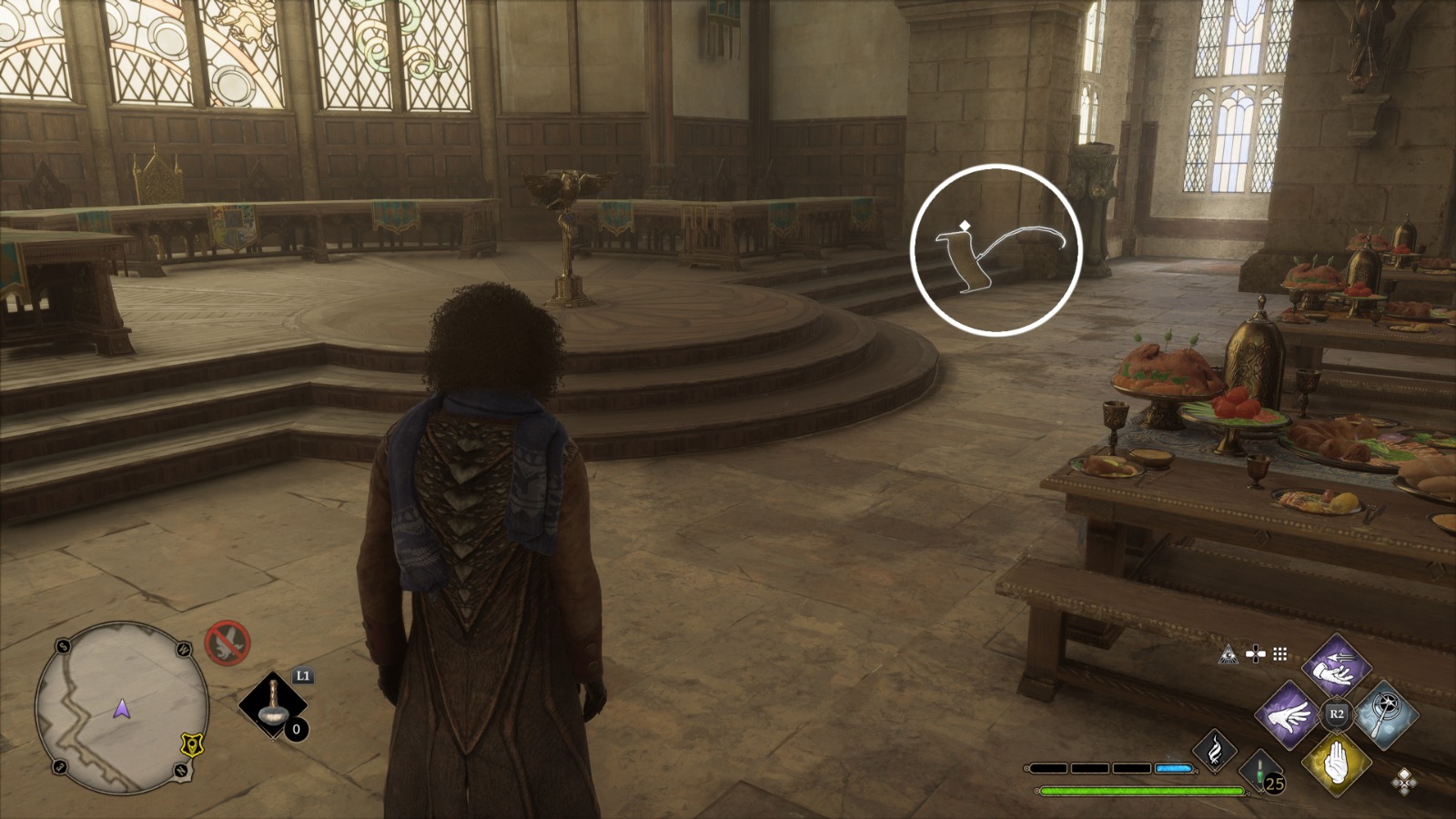Image resolution: width=1456 pixels, height=819 pixels.
Task: Click the d-pad cross icon beside the eye pyramid
Action: 1255,654
